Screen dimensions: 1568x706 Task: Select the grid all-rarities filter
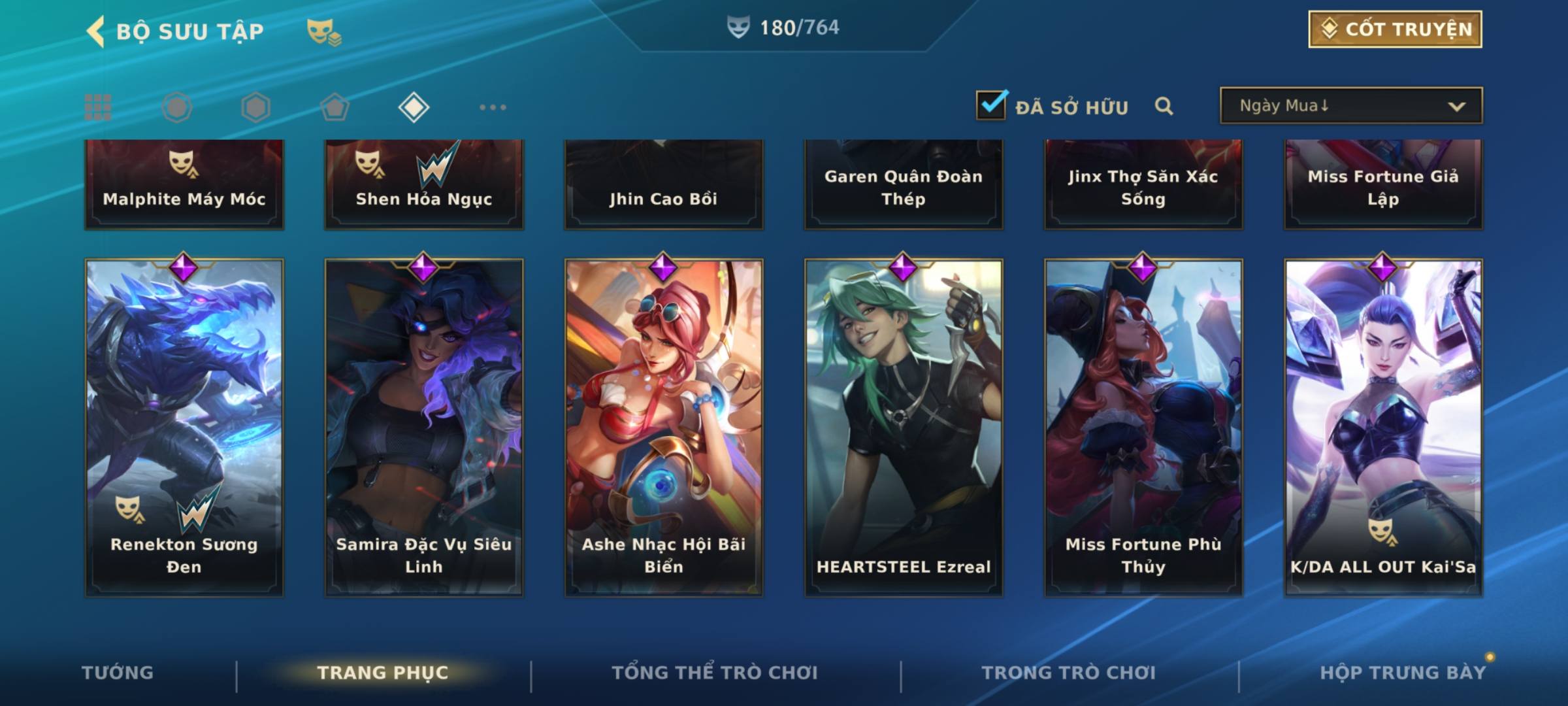click(98, 107)
